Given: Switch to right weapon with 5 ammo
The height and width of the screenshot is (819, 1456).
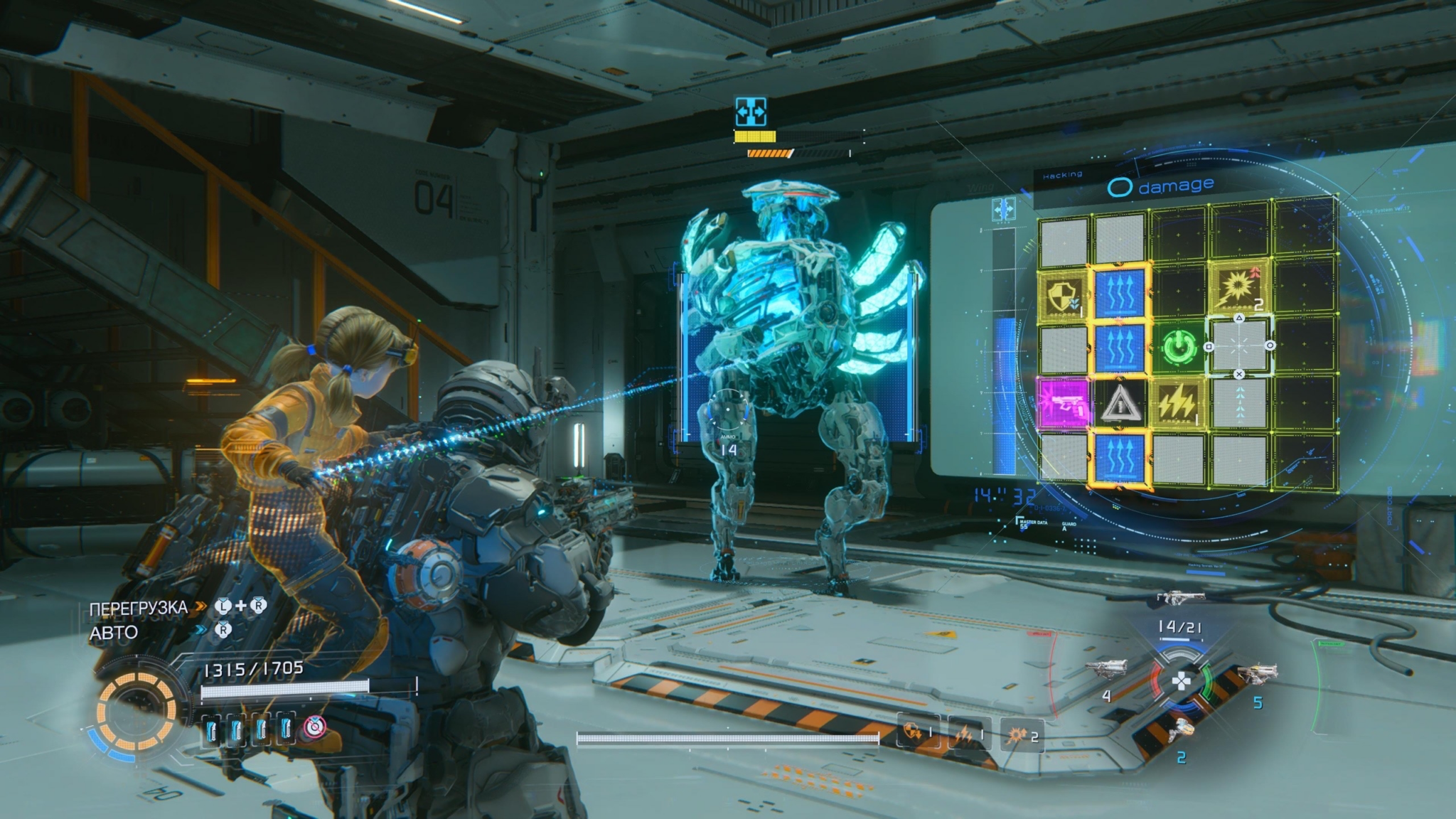Looking at the screenshot, I should (1257, 673).
